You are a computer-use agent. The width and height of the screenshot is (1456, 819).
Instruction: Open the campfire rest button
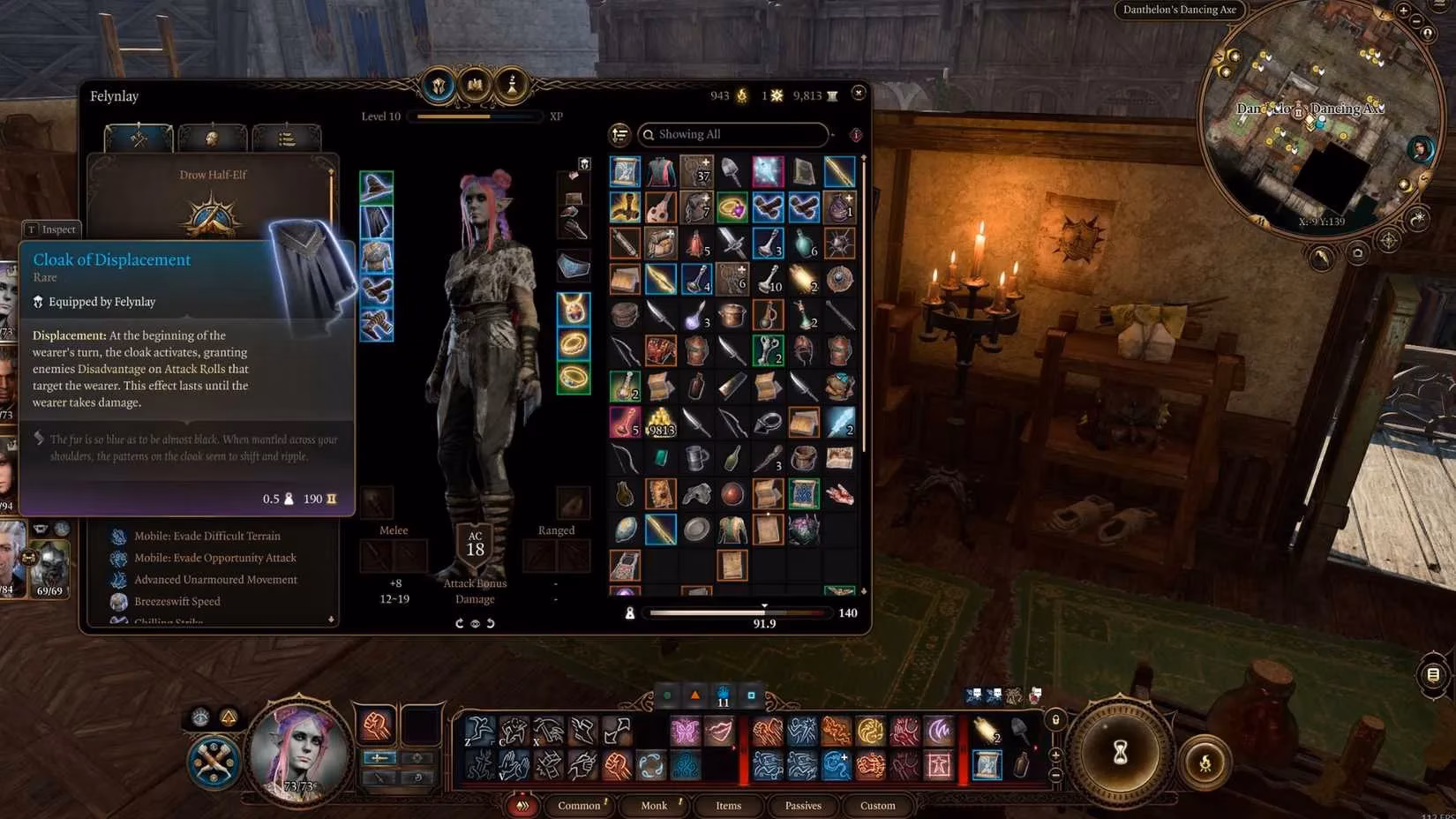click(x=1205, y=763)
